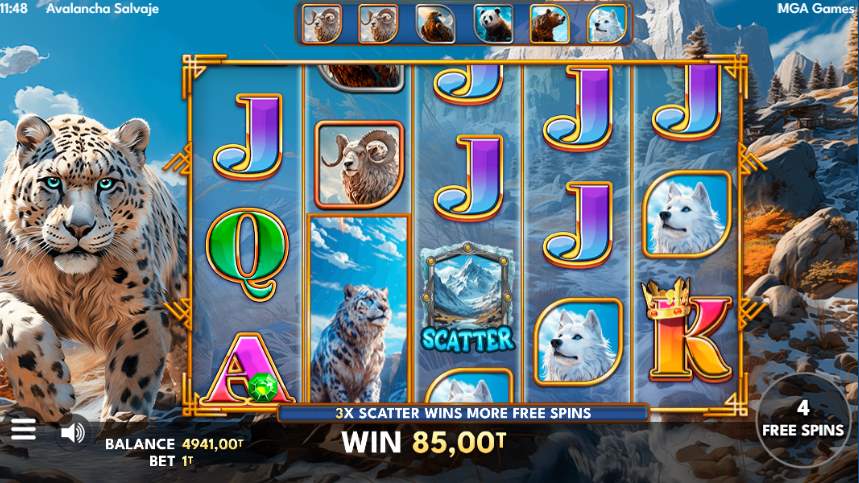Image resolution: width=859 pixels, height=483 pixels.
Task: Toggle the sound speaker icon
Action: tap(72, 432)
